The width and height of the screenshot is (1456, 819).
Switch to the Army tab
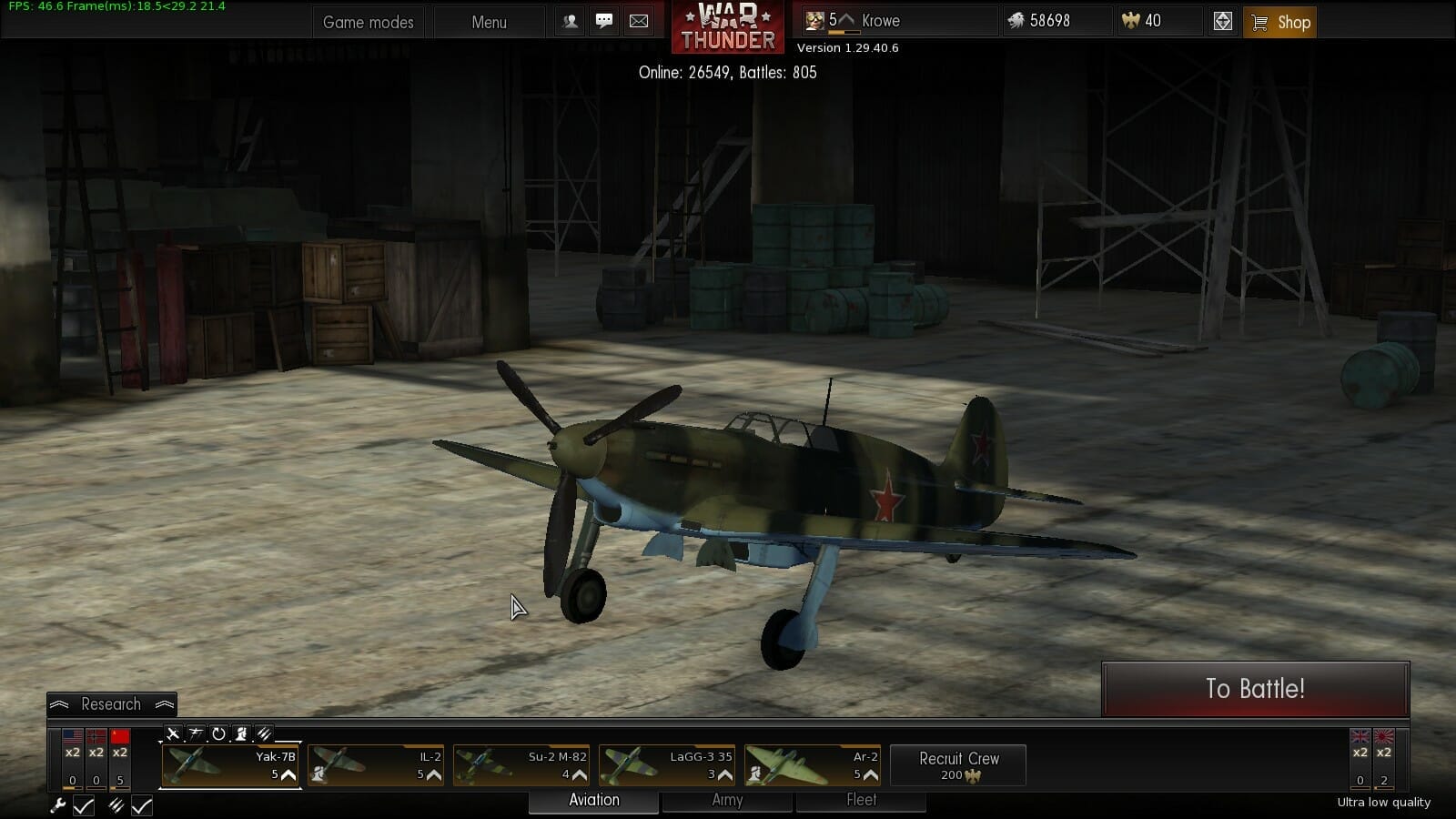[x=727, y=801]
